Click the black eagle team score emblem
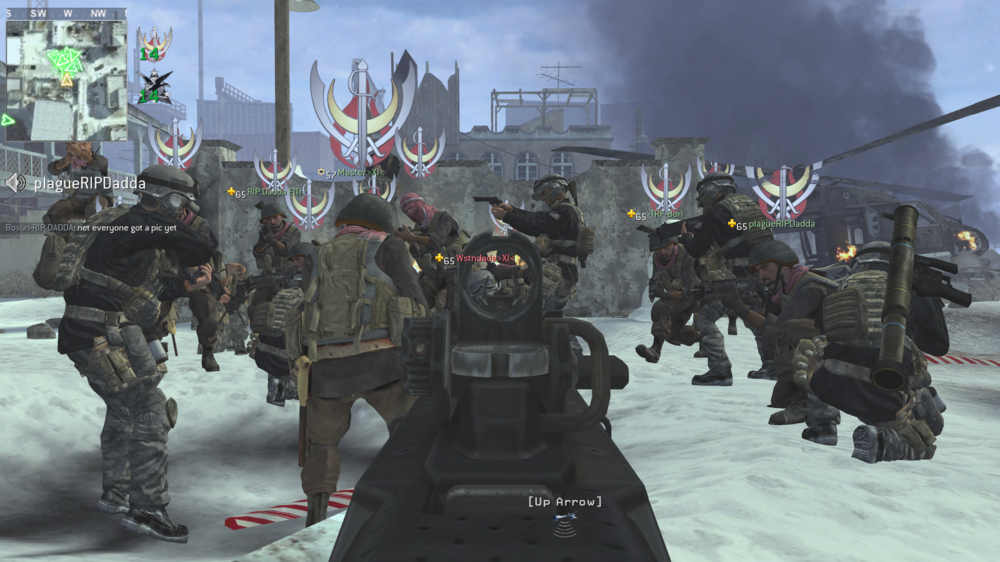The width and height of the screenshot is (1000, 562). point(155,87)
